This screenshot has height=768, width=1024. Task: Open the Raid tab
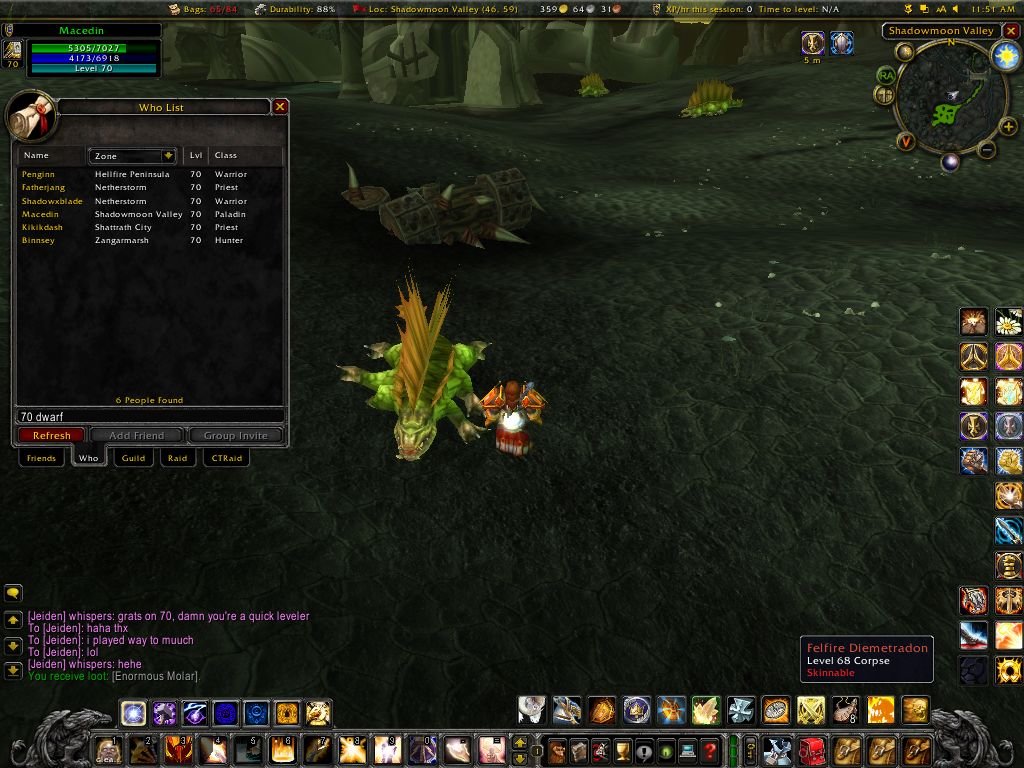177,458
